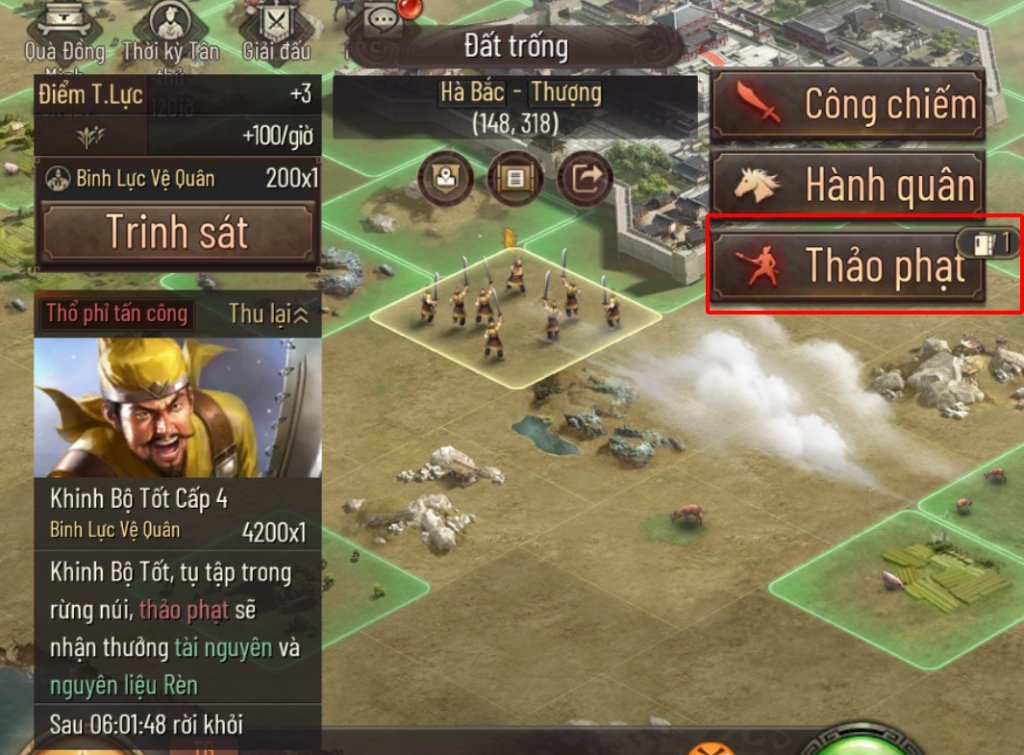This screenshot has width=1024, height=755.
Task: Collapse the panel with Thu lại
Action: coord(268,314)
